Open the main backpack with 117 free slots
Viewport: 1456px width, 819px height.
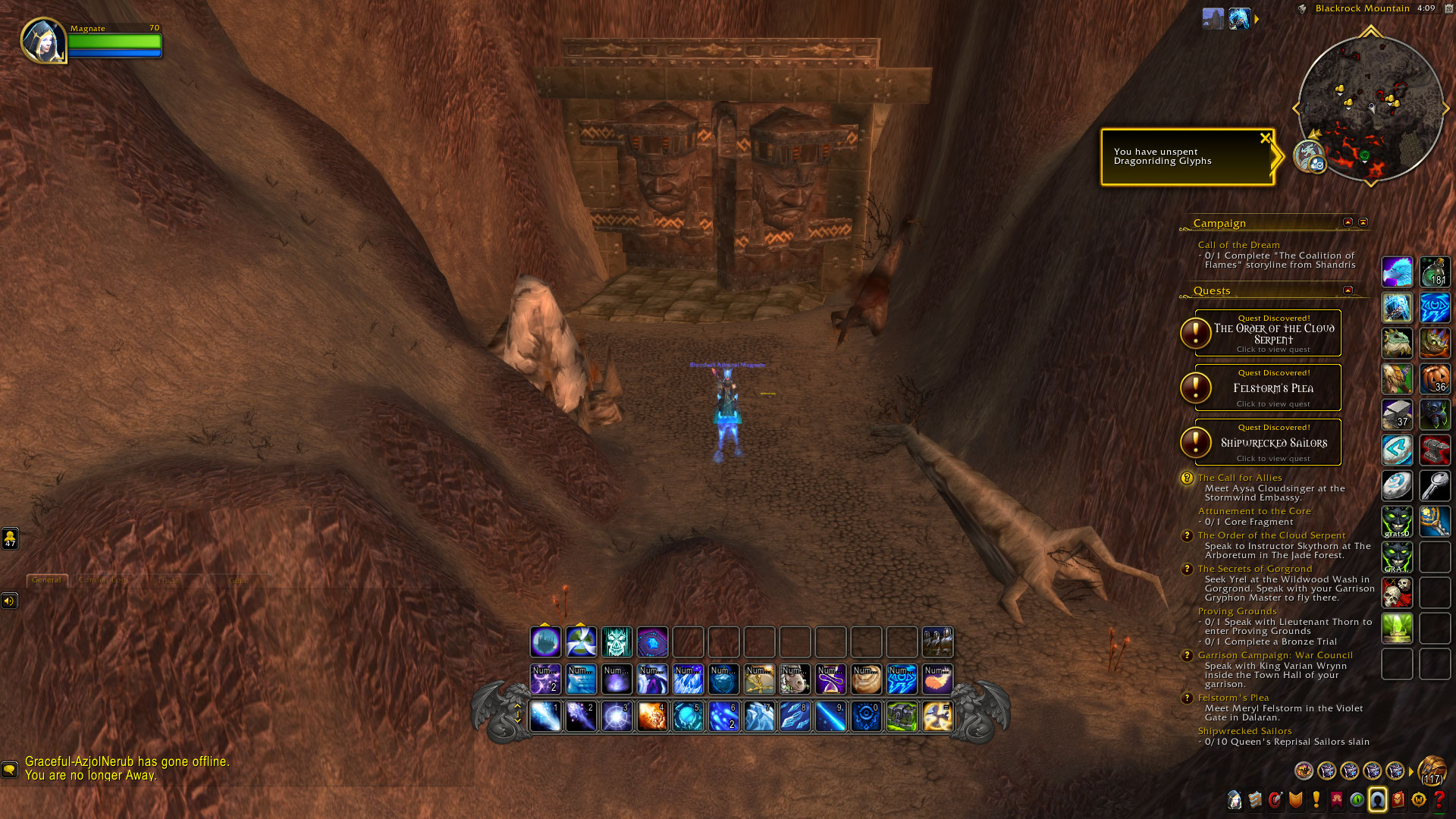tap(1432, 770)
